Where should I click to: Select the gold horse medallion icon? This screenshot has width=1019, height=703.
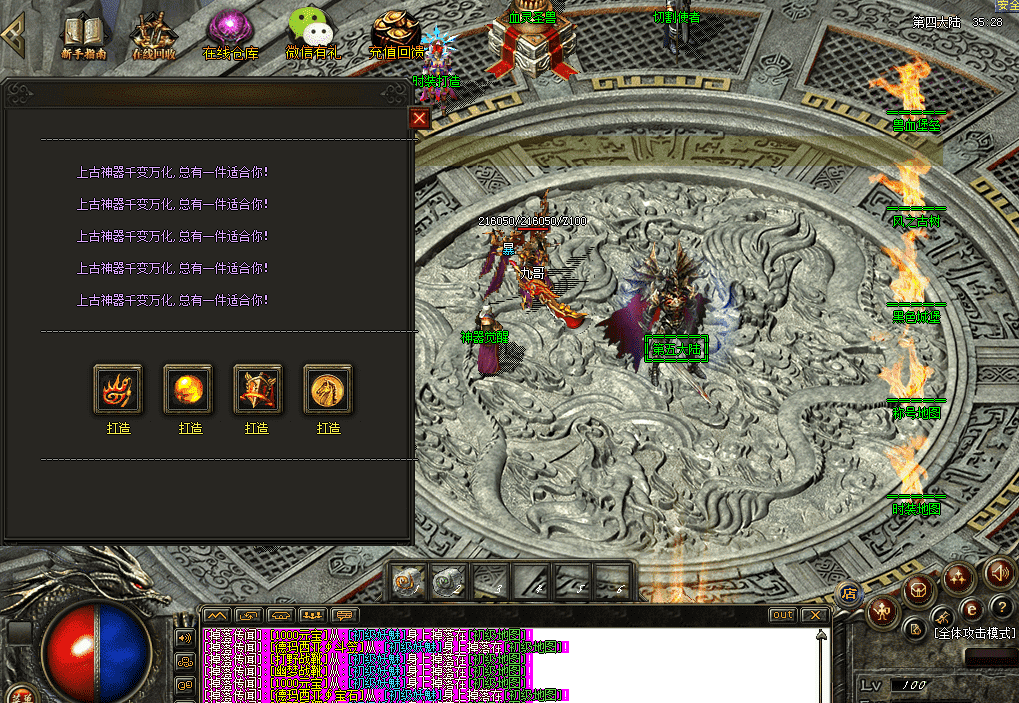328,389
